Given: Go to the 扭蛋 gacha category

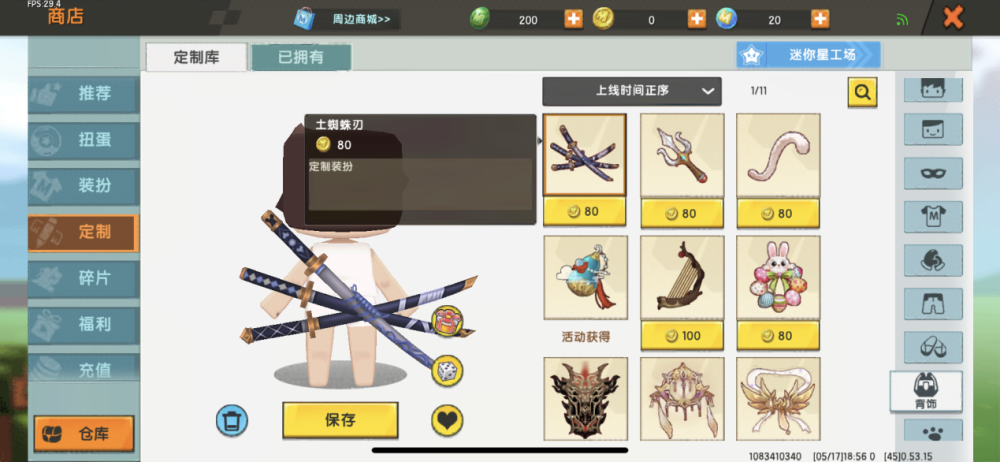Looking at the screenshot, I should pos(83,140).
